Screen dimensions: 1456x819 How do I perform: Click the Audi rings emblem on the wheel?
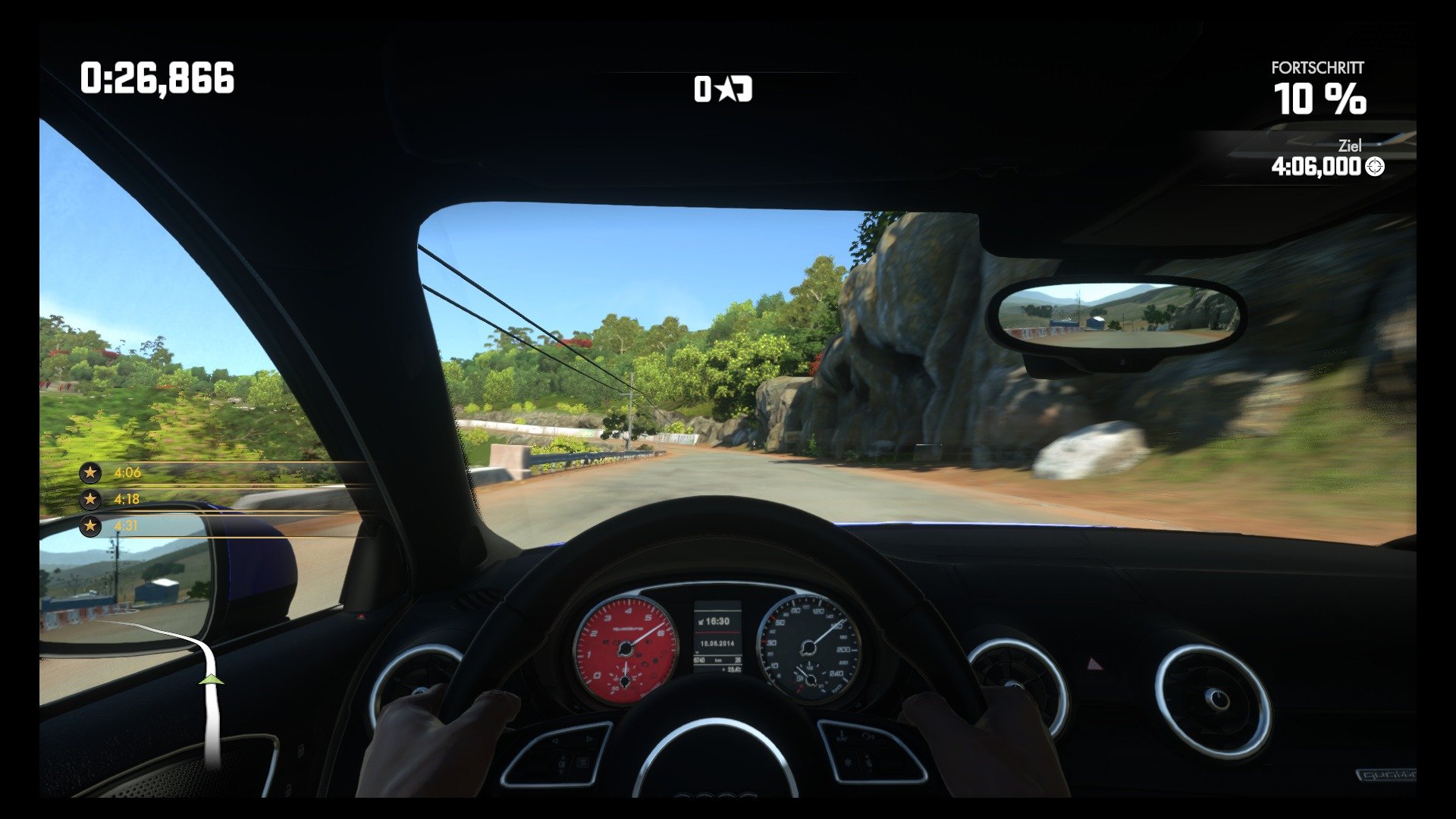[x=716, y=795]
